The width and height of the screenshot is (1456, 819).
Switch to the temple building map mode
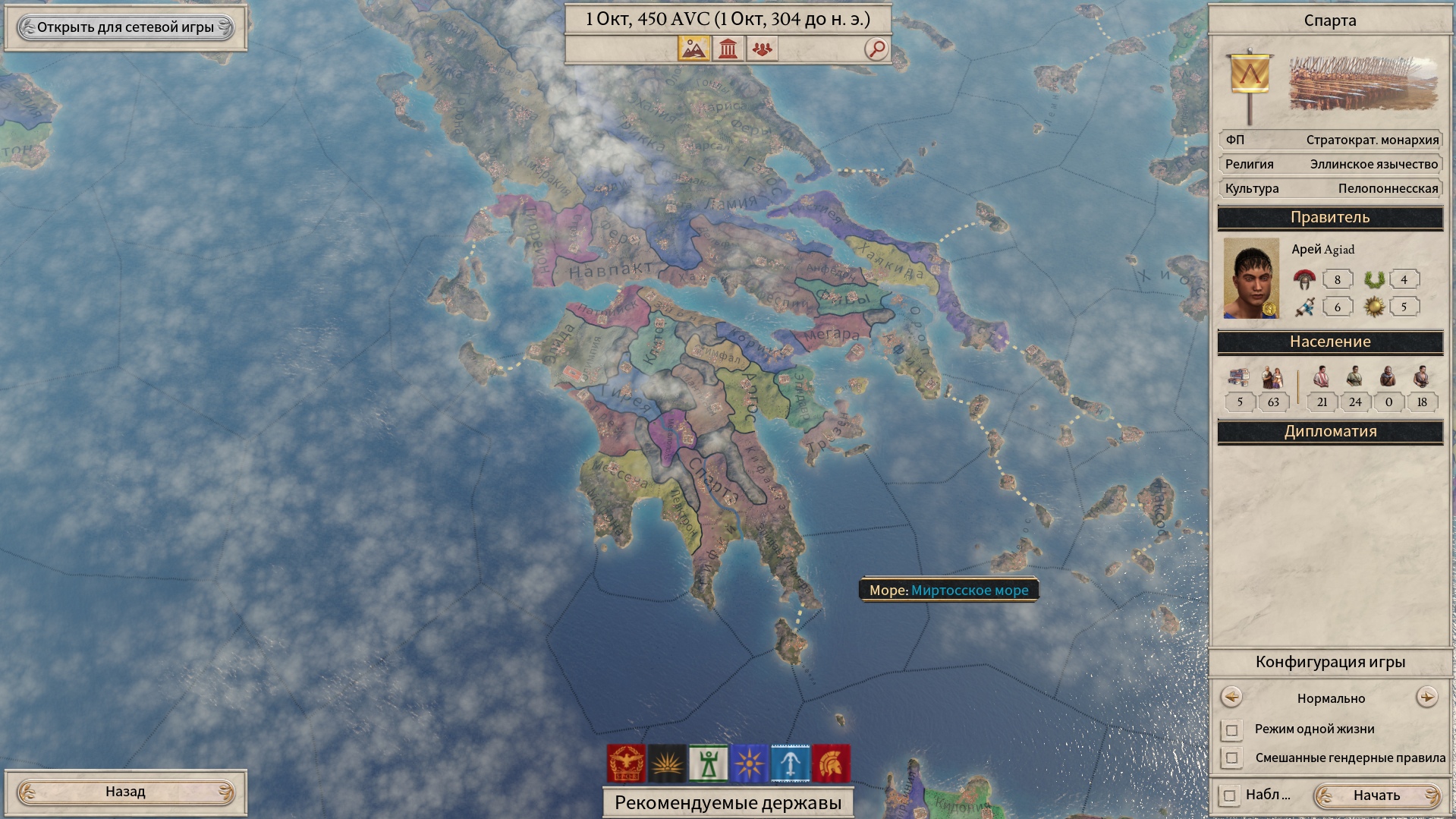click(x=728, y=49)
